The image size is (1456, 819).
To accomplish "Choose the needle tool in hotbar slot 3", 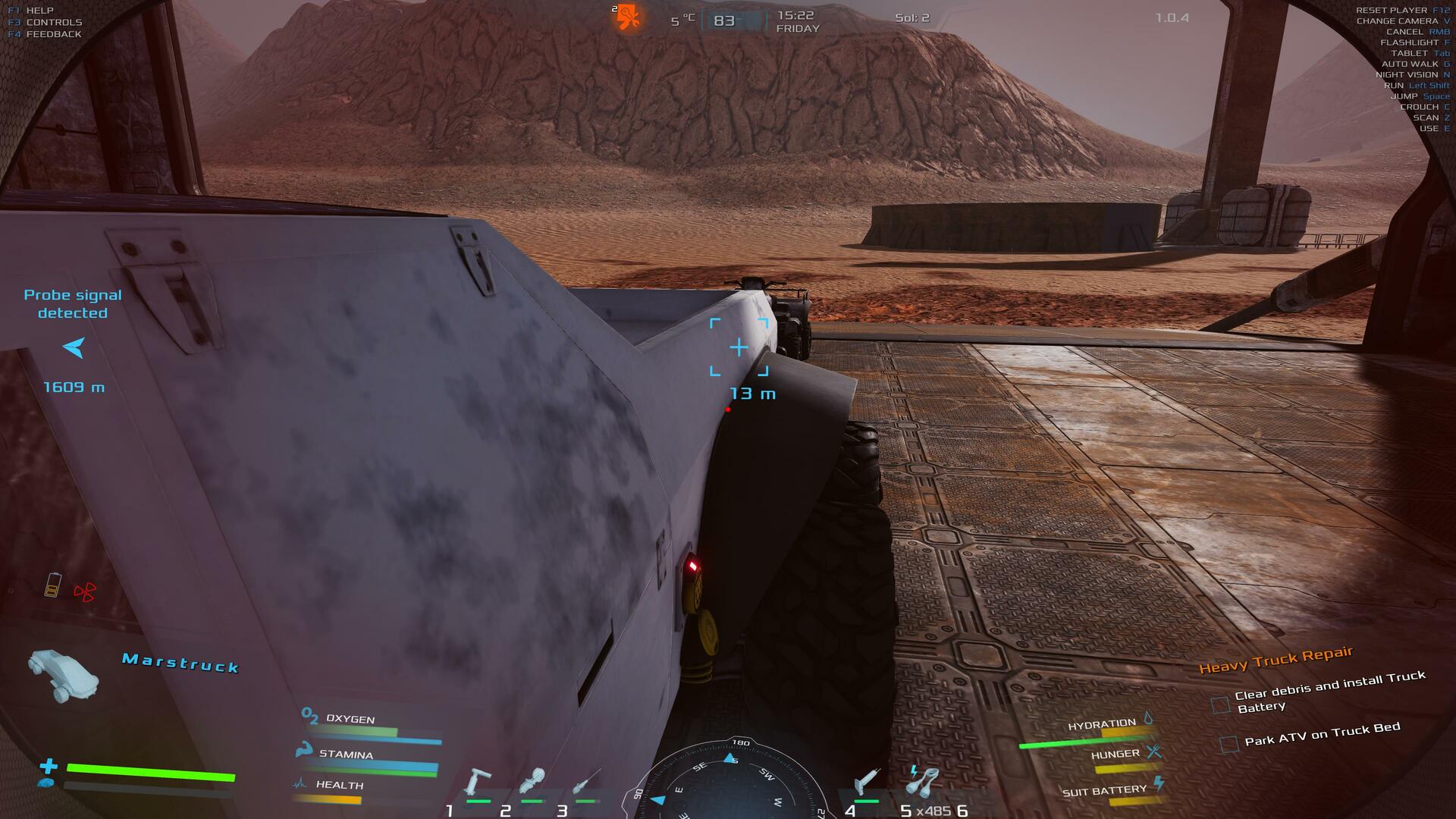I will [x=585, y=783].
